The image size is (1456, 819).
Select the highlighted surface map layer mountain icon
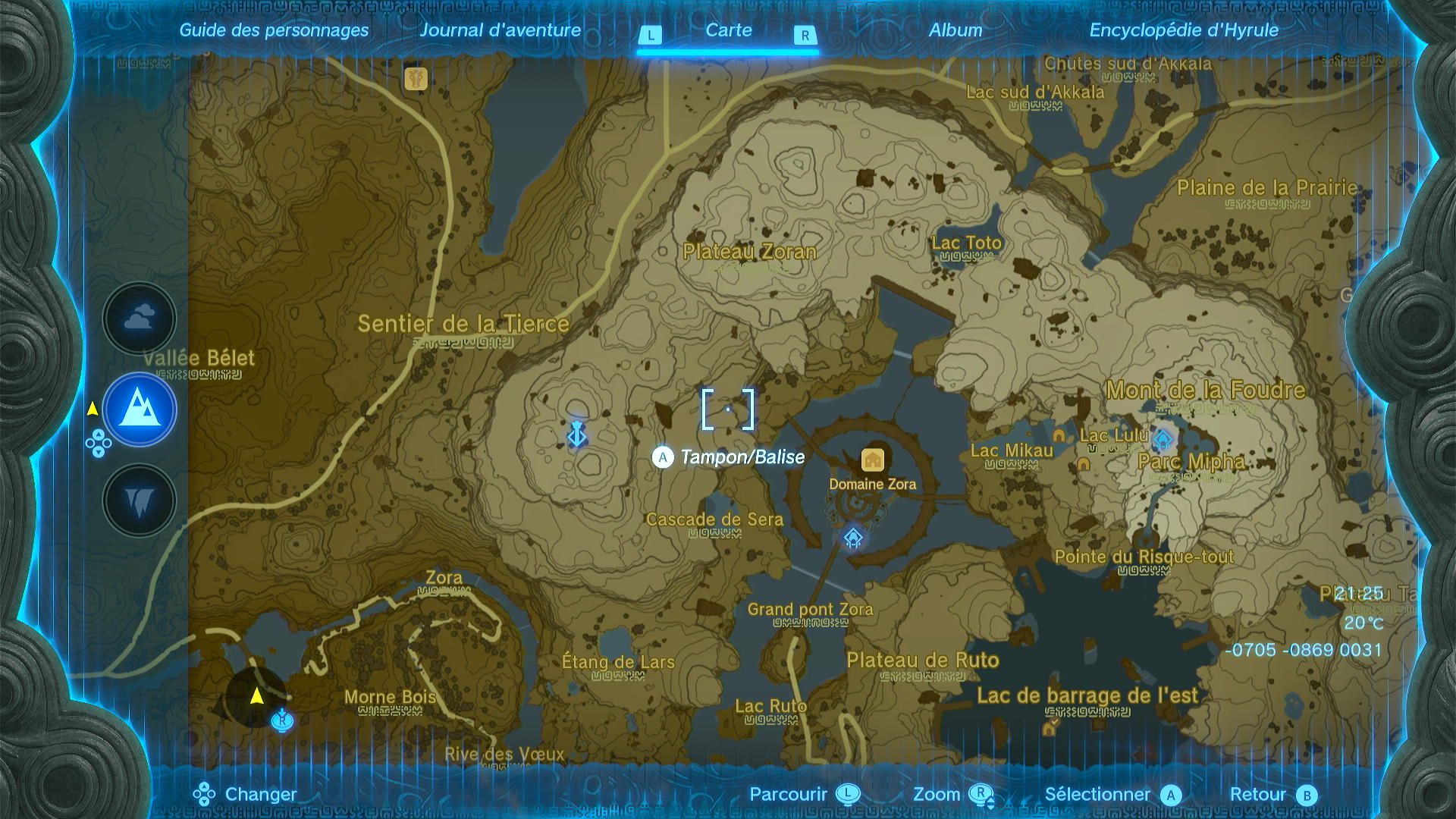pos(138,409)
